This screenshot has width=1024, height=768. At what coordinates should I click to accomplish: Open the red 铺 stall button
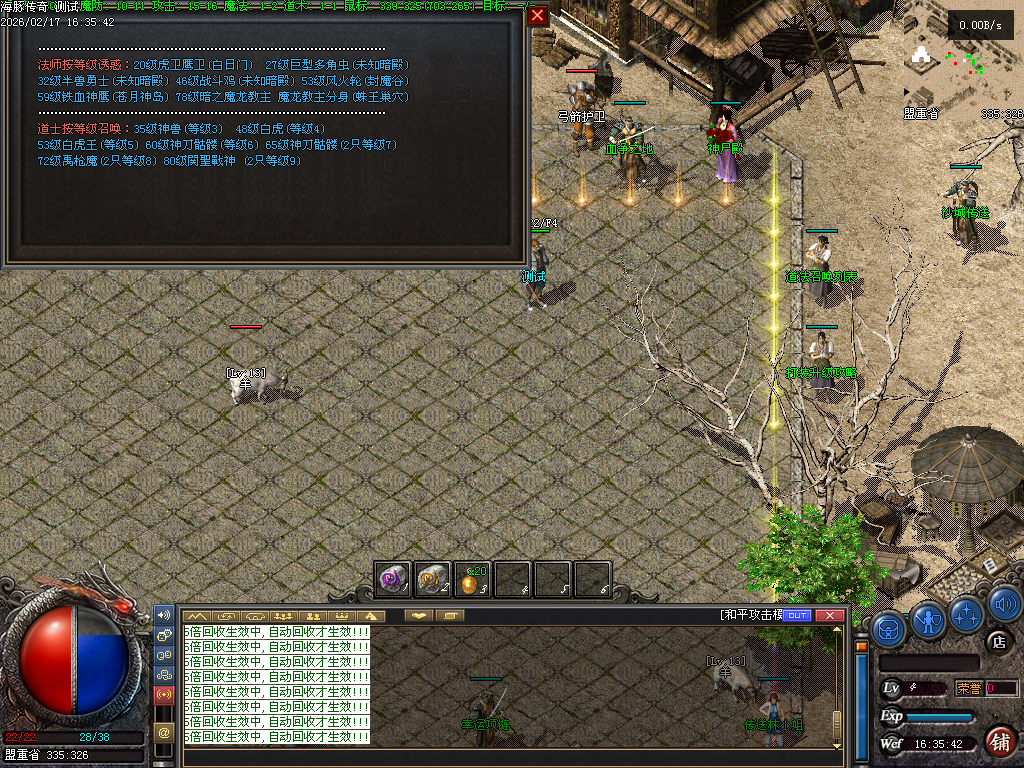(x=1000, y=741)
